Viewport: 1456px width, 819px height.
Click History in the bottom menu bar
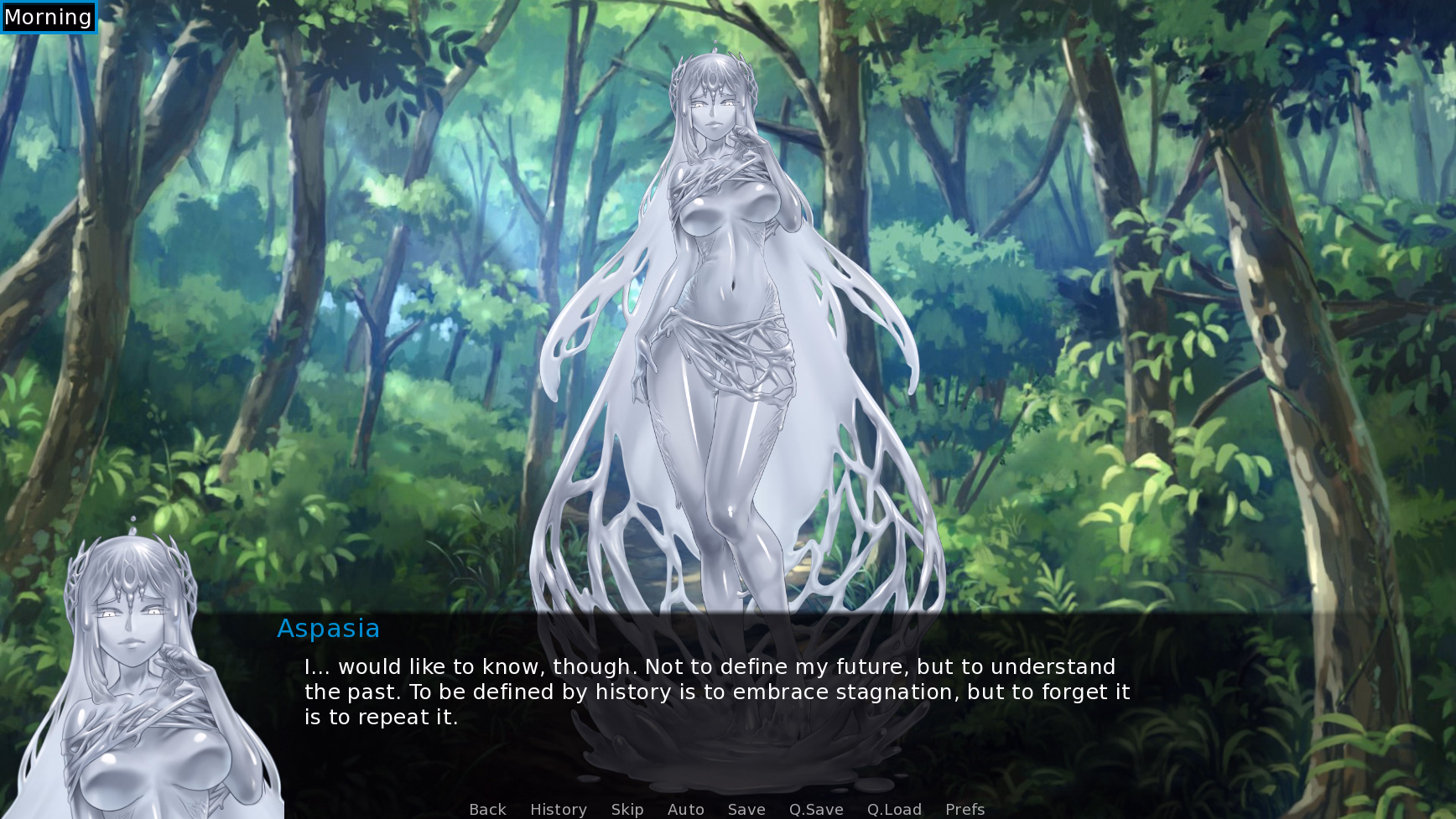tap(558, 809)
